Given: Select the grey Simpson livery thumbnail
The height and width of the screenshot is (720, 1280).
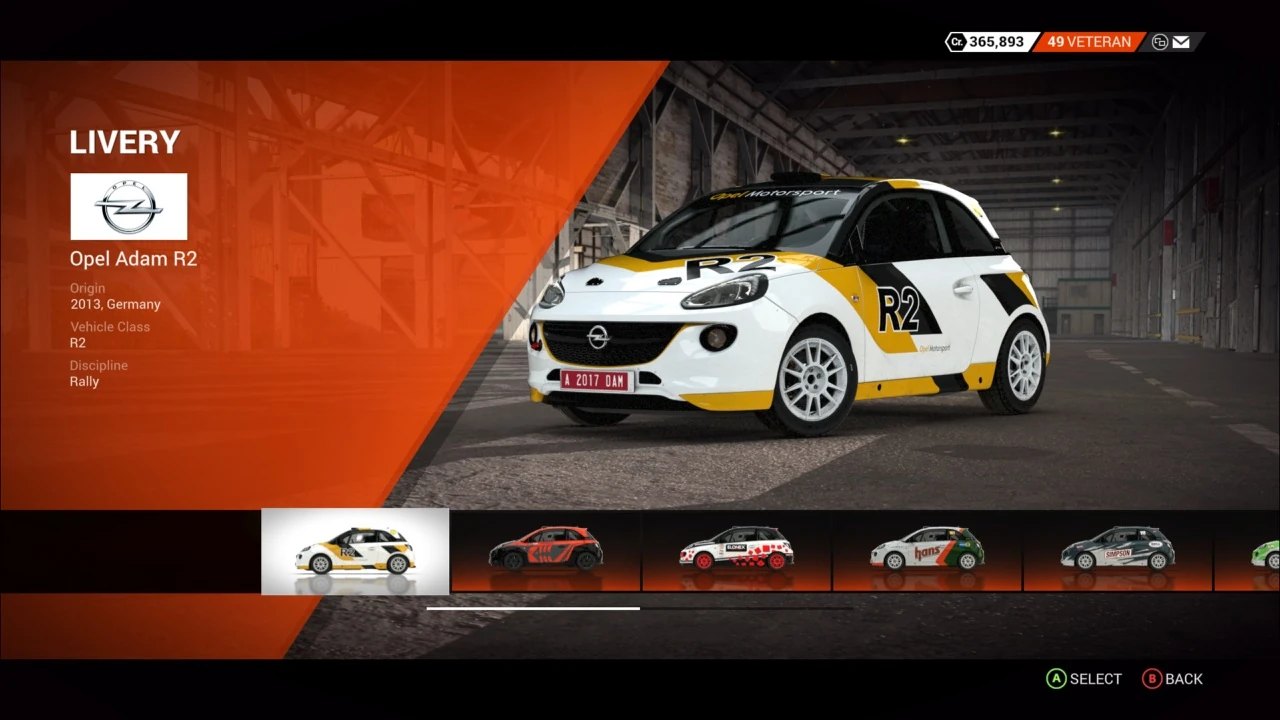Looking at the screenshot, I should point(1120,551).
